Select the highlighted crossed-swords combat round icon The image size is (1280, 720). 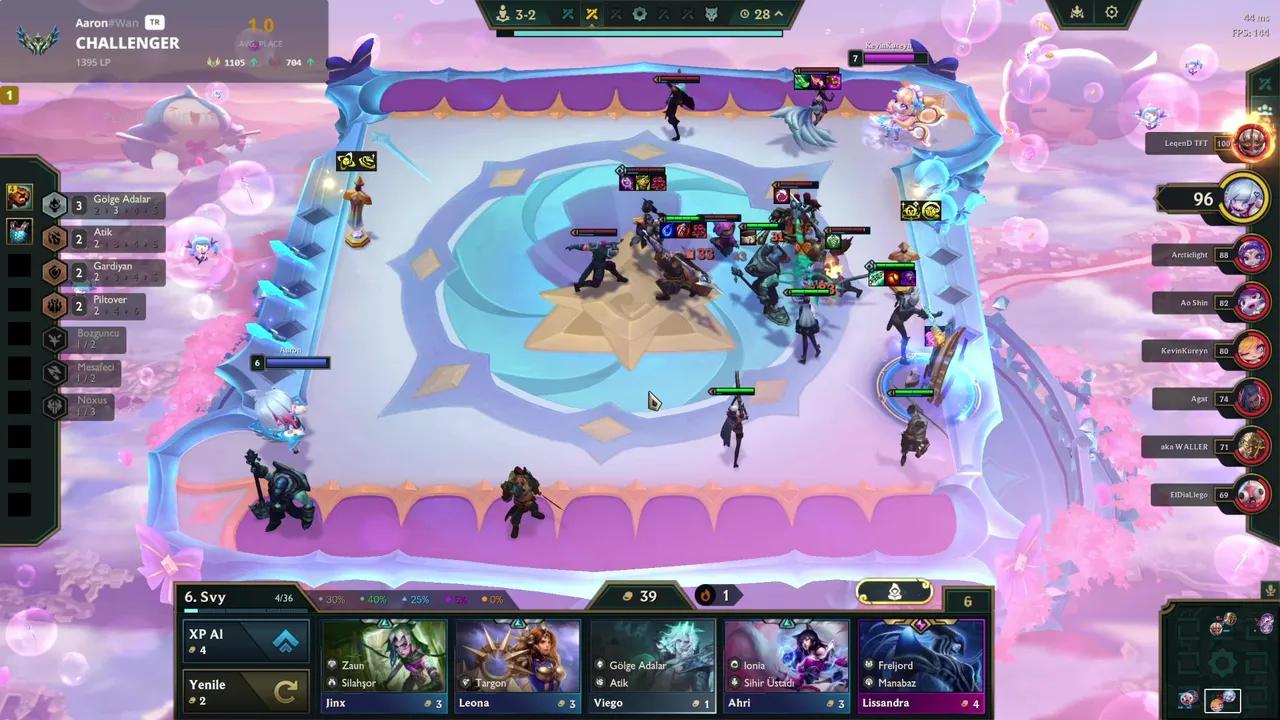591,14
